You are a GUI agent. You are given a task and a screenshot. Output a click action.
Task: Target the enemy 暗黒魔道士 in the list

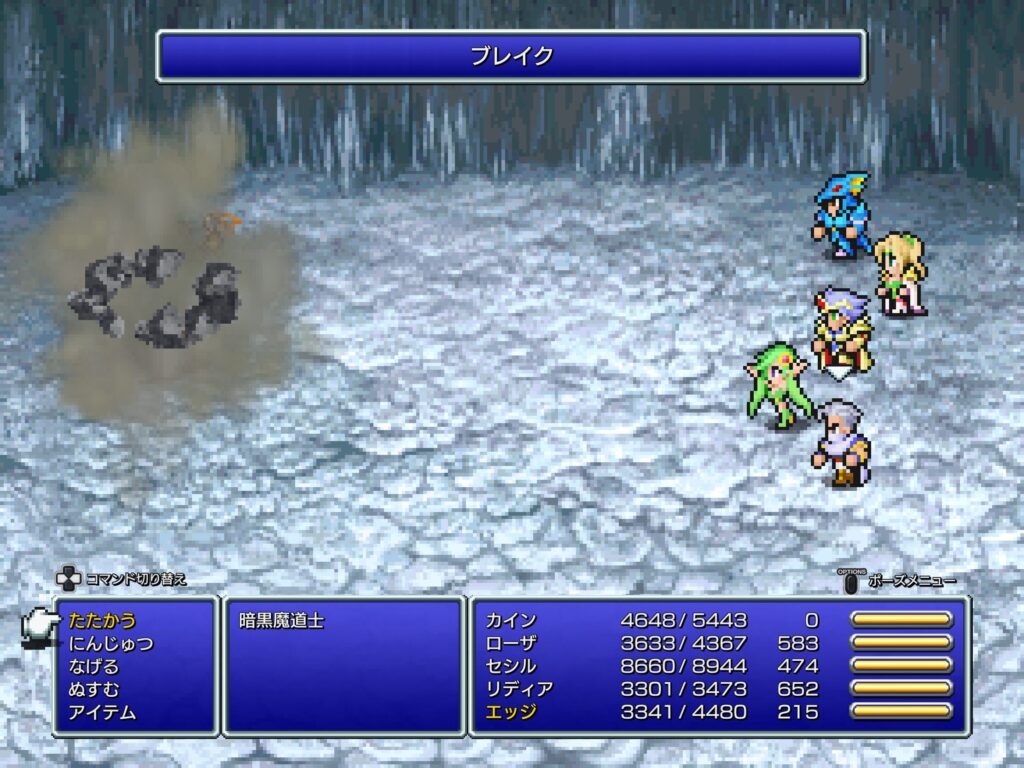tap(282, 621)
